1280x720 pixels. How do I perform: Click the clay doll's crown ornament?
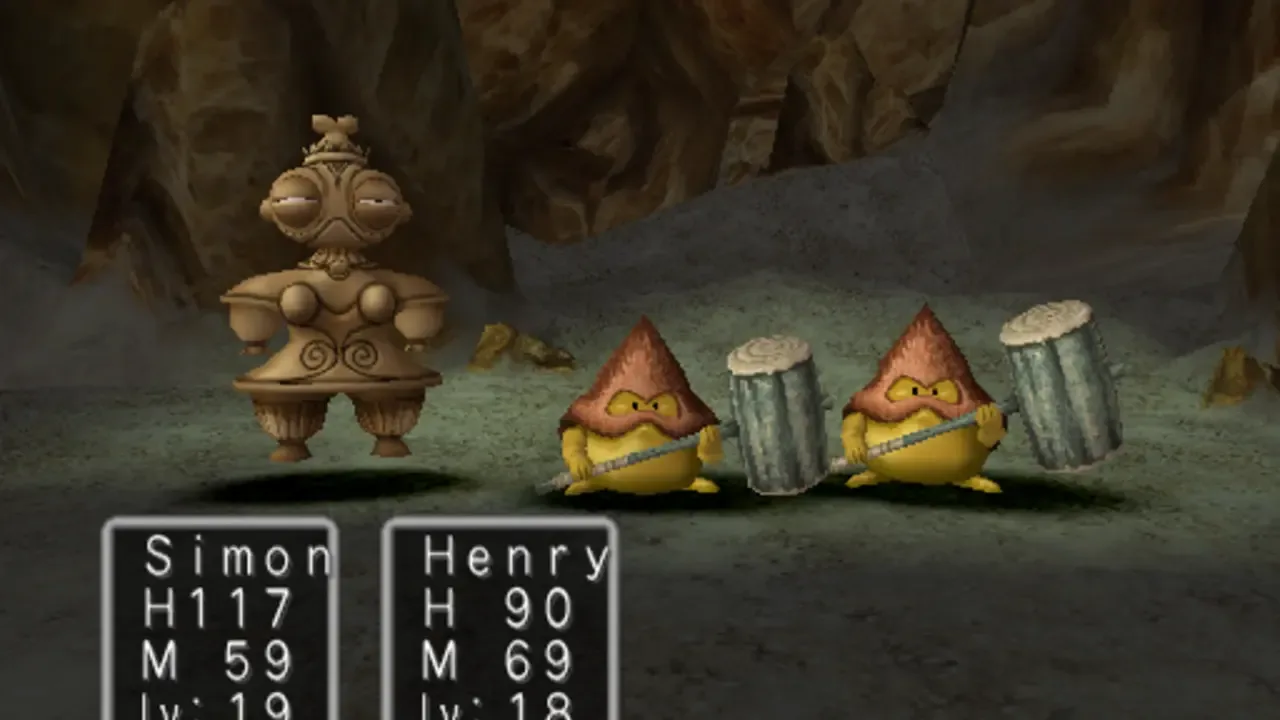click(335, 135)
